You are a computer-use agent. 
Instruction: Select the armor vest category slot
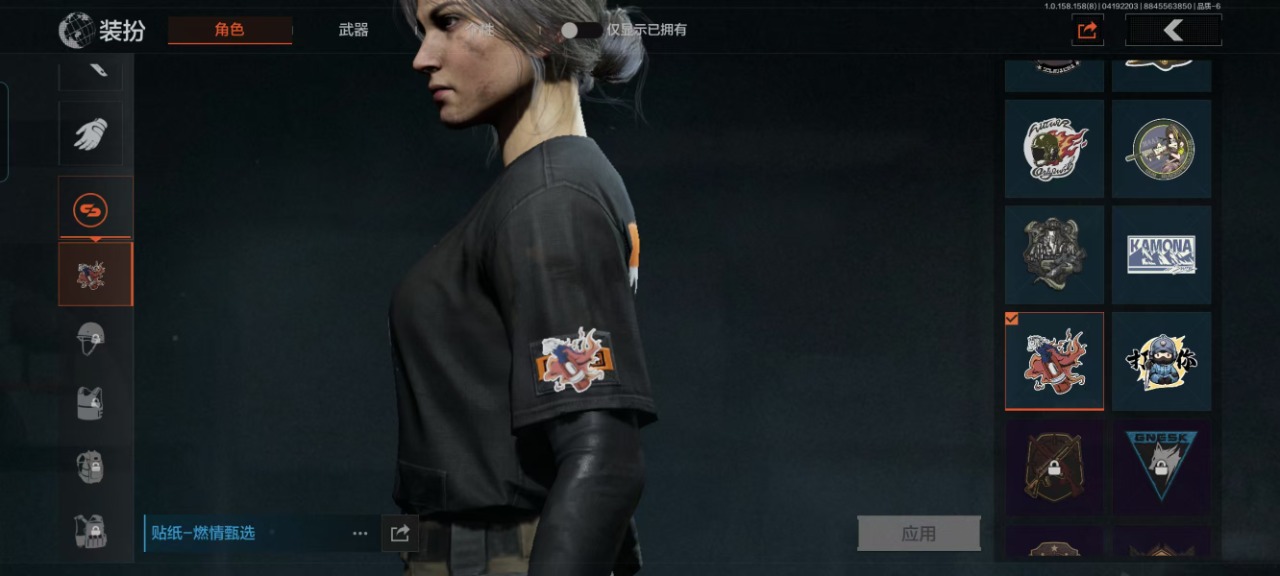91,403
